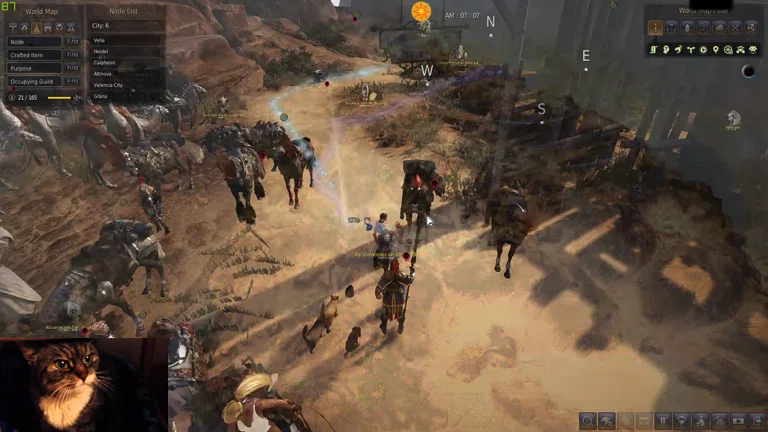
Task: Go to Valencia City node
Action: click(x=110, y=85)
